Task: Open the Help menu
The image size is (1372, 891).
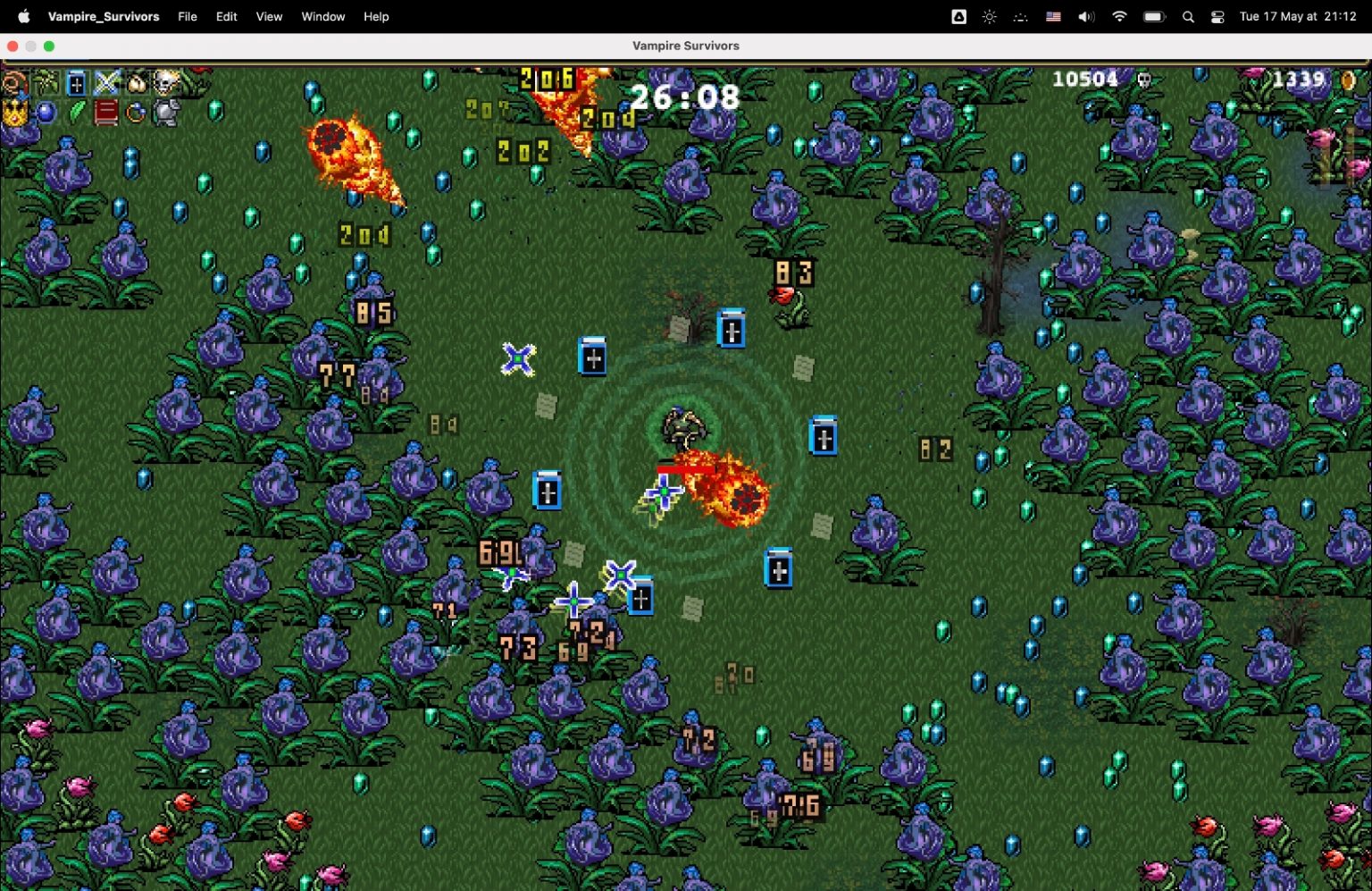Action: click(376, 16)
